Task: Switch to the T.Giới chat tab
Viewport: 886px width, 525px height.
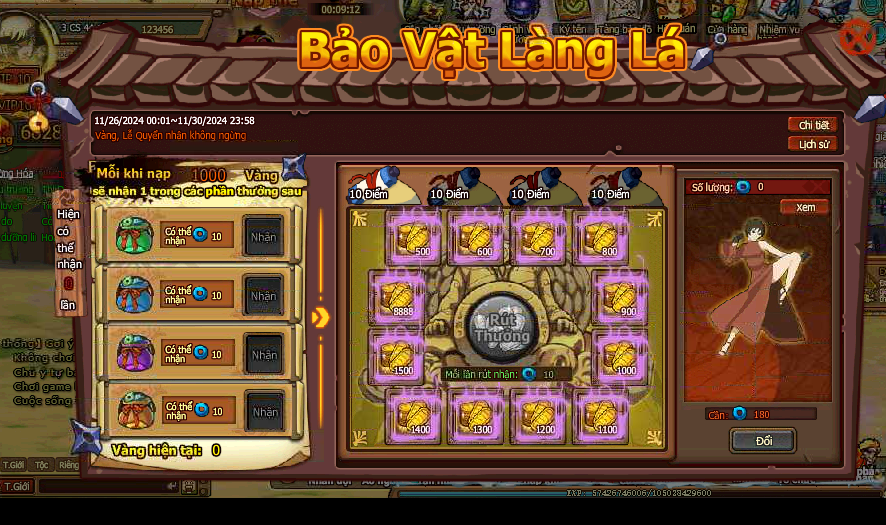Action: (14, 465)
